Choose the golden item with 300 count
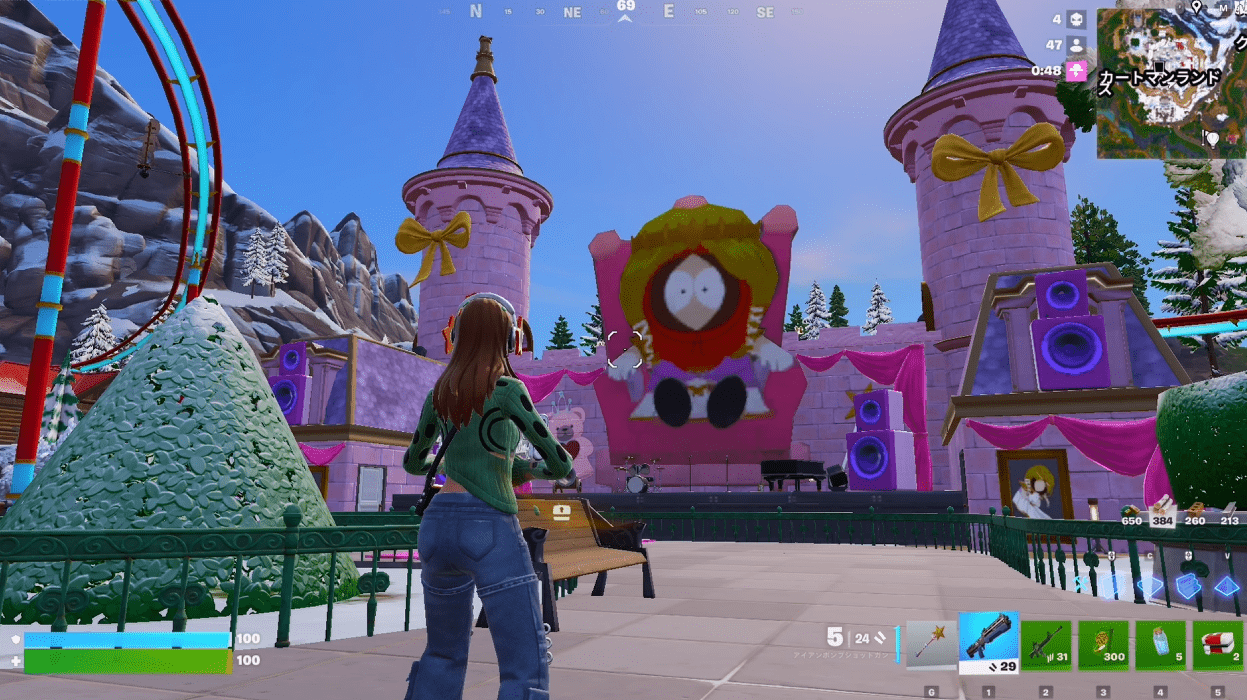1247x700 pixels. click(x=1103, y=645)
